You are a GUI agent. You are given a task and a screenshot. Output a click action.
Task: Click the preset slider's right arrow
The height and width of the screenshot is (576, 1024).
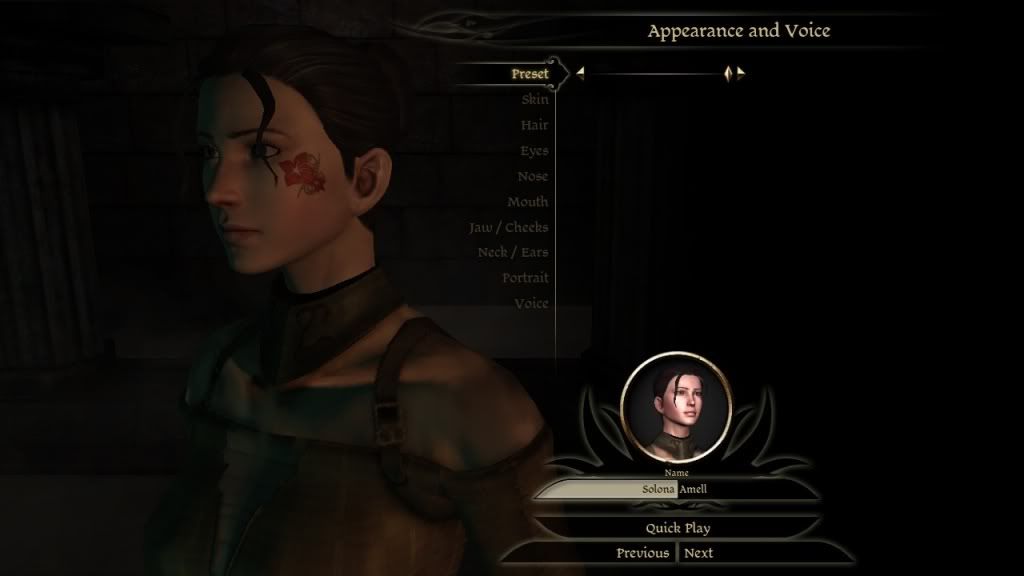point(741,73)
